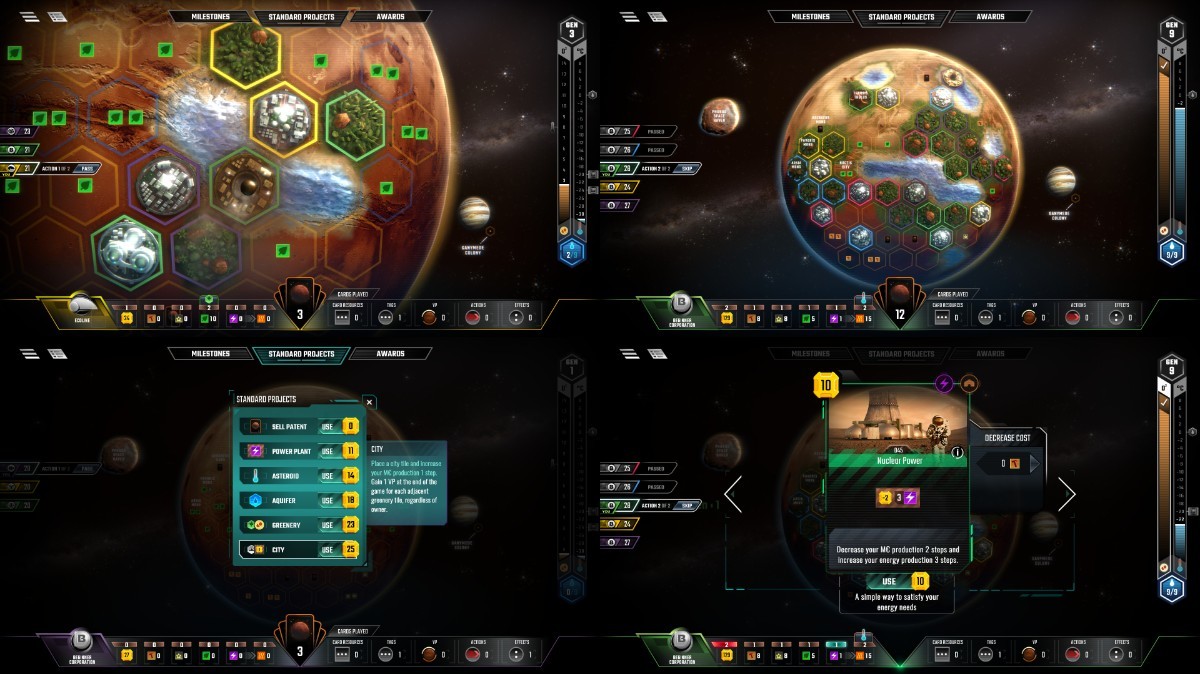Show the next card with the right chevron
1200x674 pixels.
[1066, 494]
